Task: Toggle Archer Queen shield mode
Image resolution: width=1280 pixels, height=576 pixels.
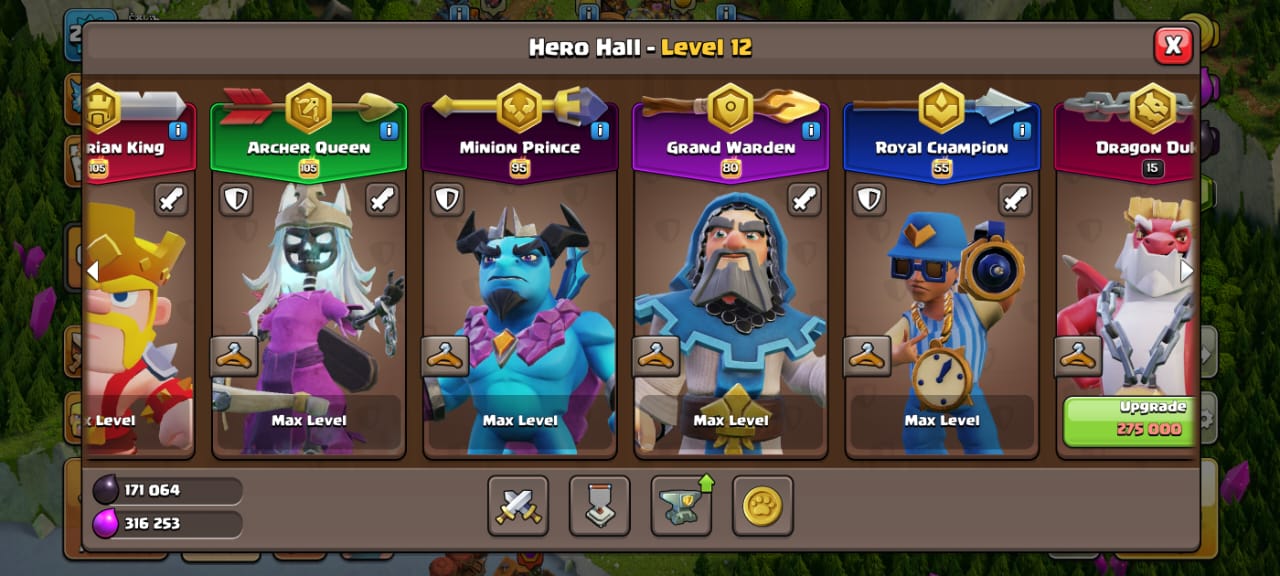Action: (236, 199)
